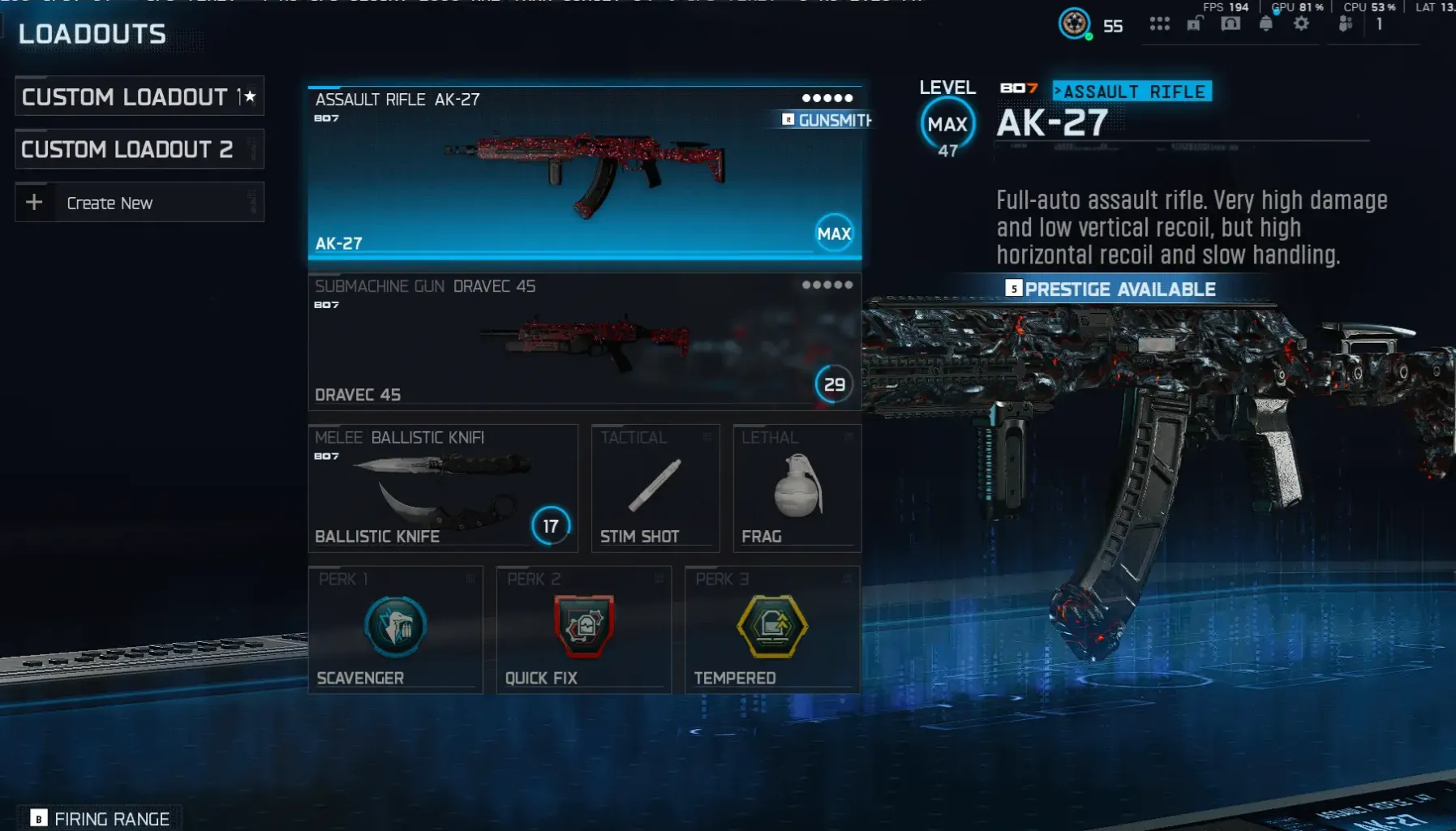Screen dimensions: 1456x831
Task: Open settings with the gear icon
Action: pyautogui.click(x=1302, y=23)
